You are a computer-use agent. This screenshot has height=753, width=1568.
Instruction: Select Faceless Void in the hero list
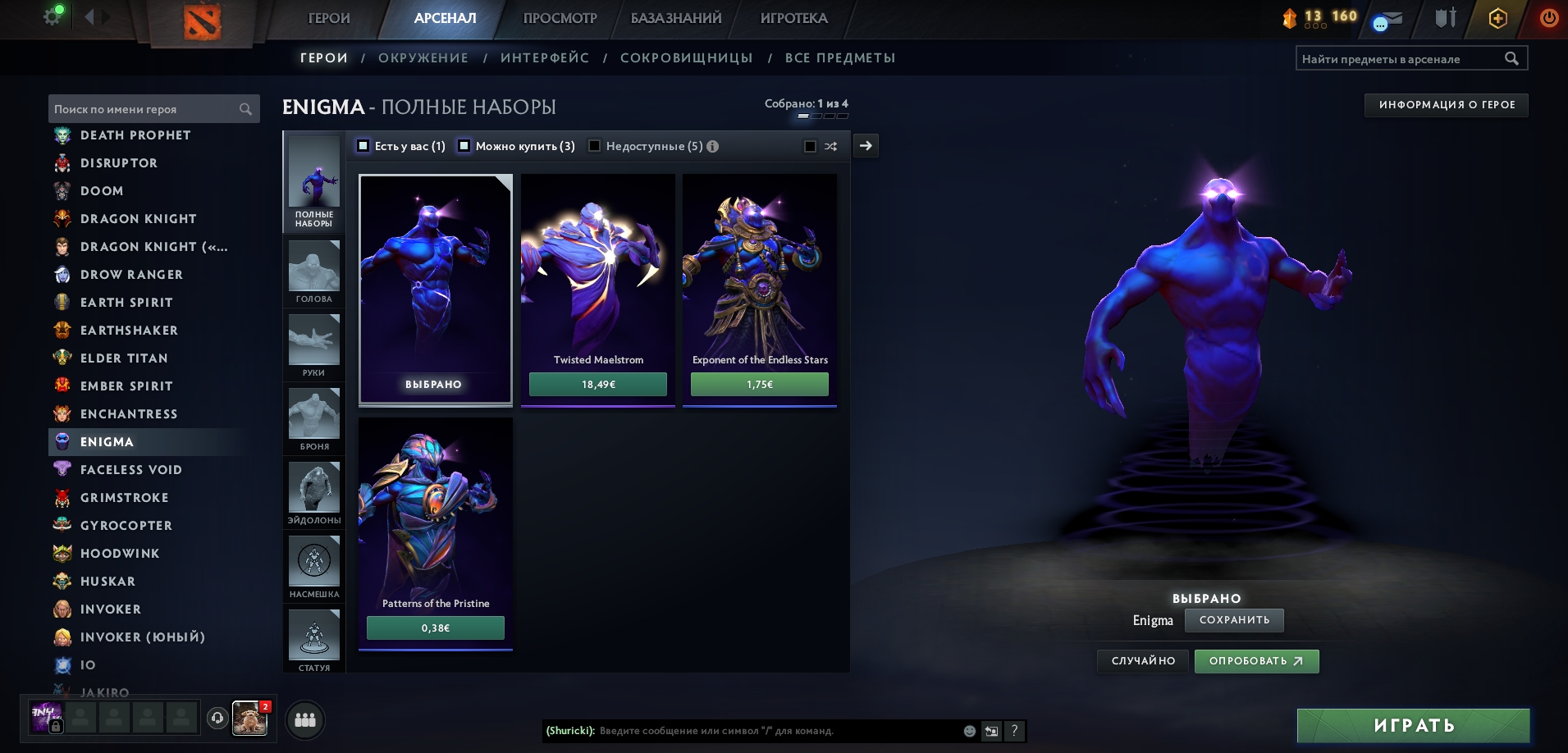tap(130, 470)
